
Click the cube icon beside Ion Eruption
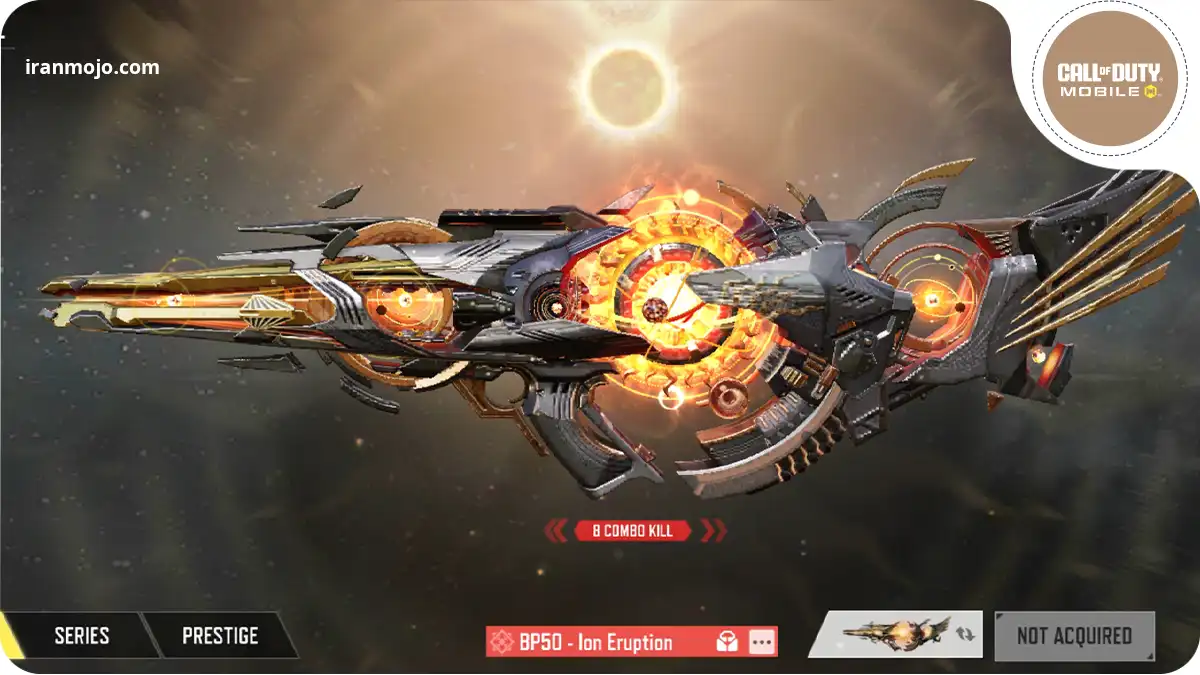728,642
